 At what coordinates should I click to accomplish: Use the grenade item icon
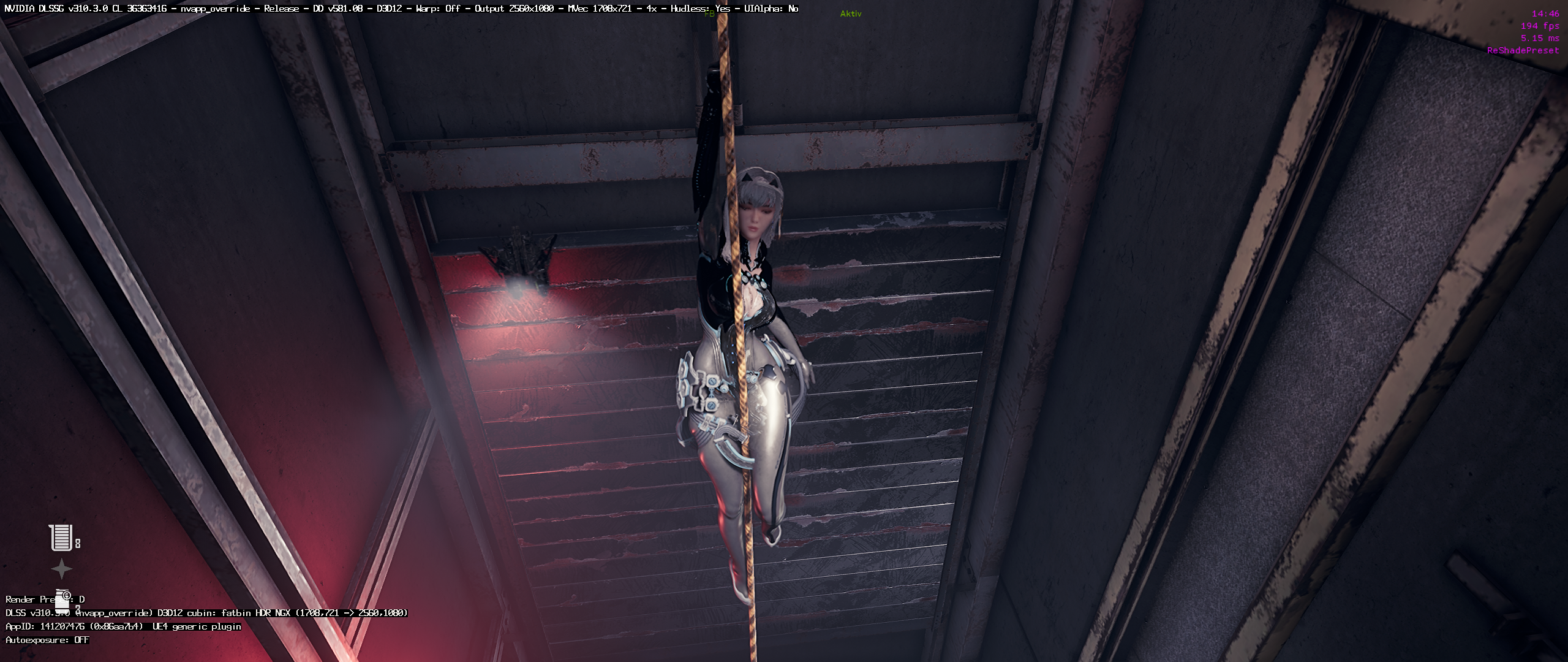(63, 600)
